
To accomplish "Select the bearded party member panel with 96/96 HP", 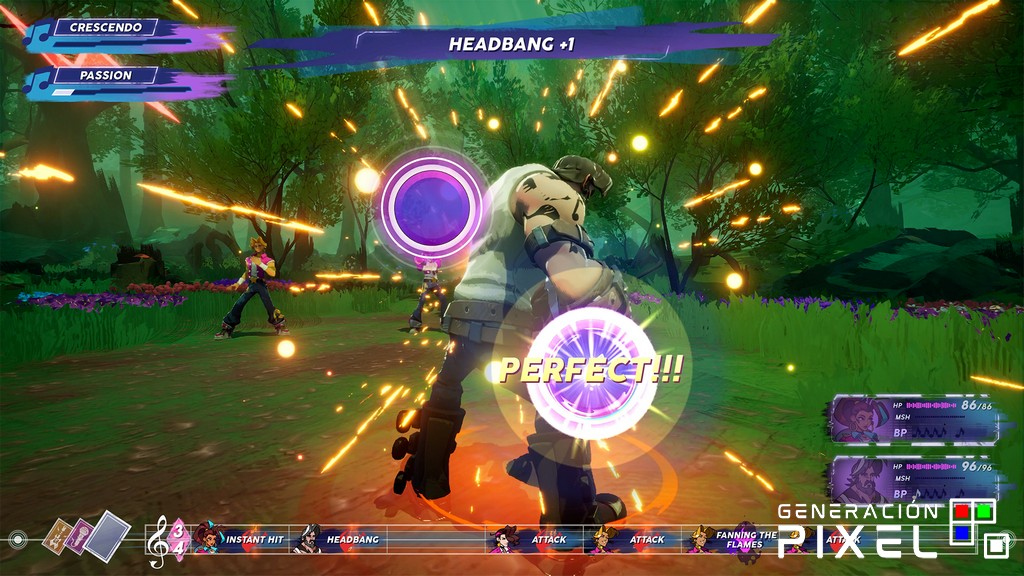I will (x=913, y=480).
